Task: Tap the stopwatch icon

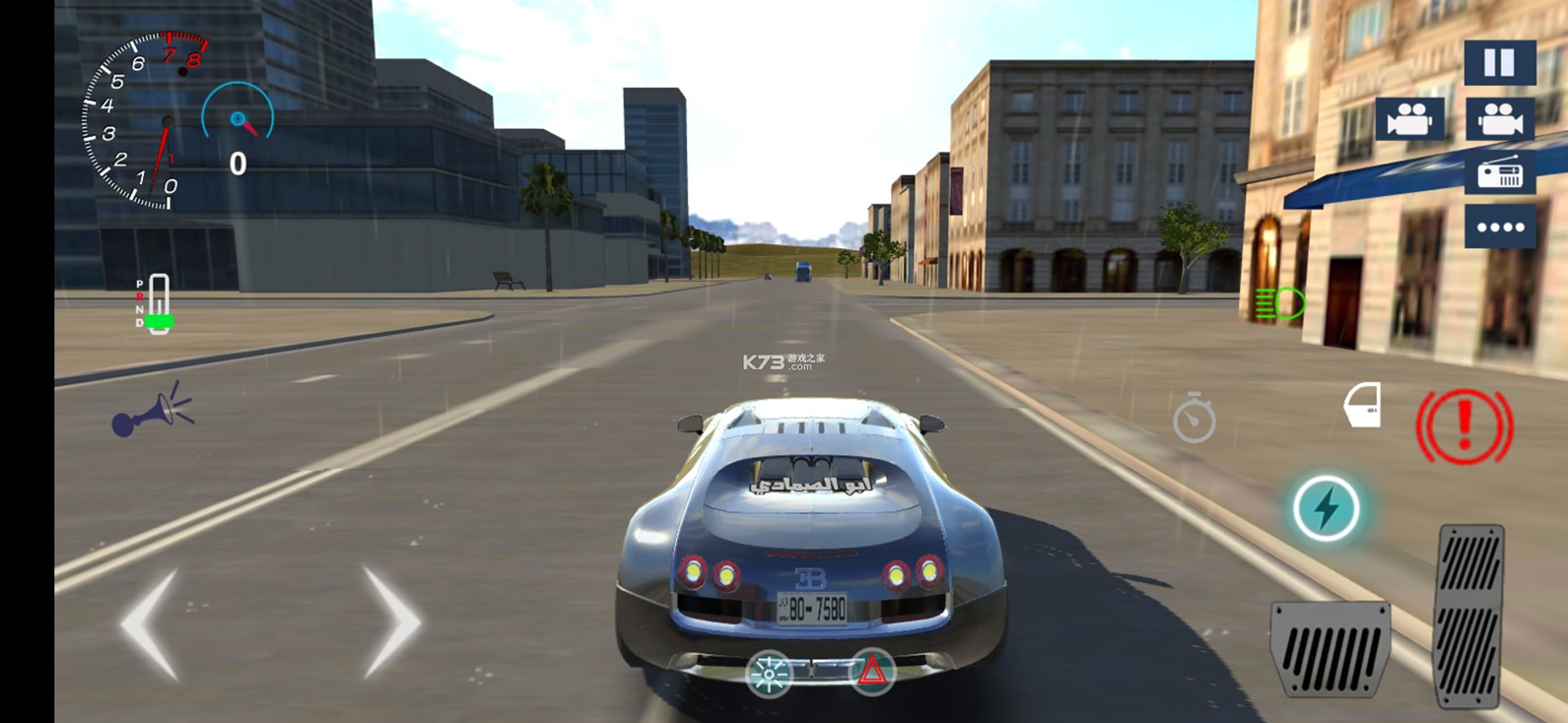Action: coord(1193,418)
